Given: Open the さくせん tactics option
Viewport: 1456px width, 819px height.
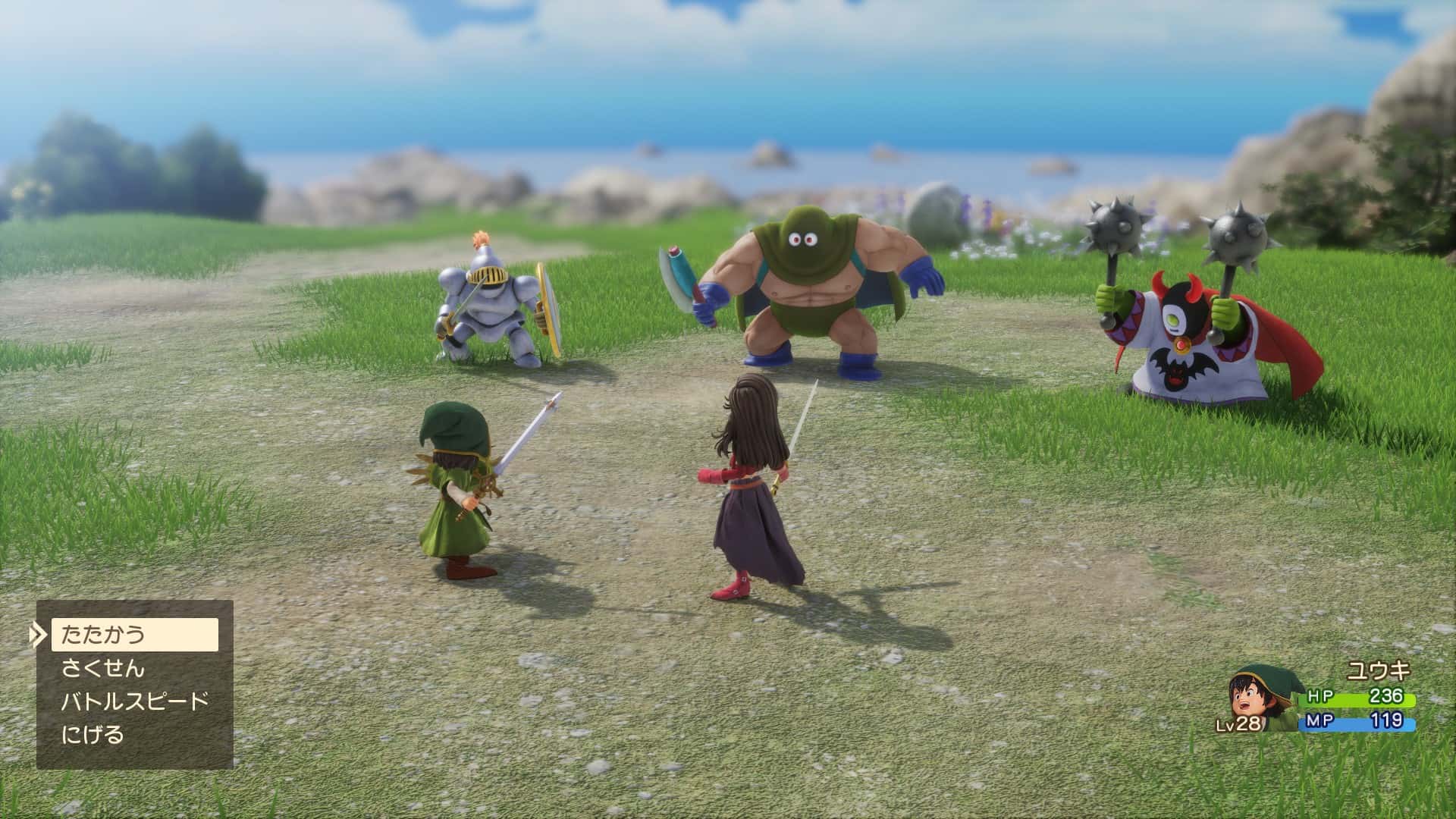Looking at the screenshot, I should tap(103, 668).
